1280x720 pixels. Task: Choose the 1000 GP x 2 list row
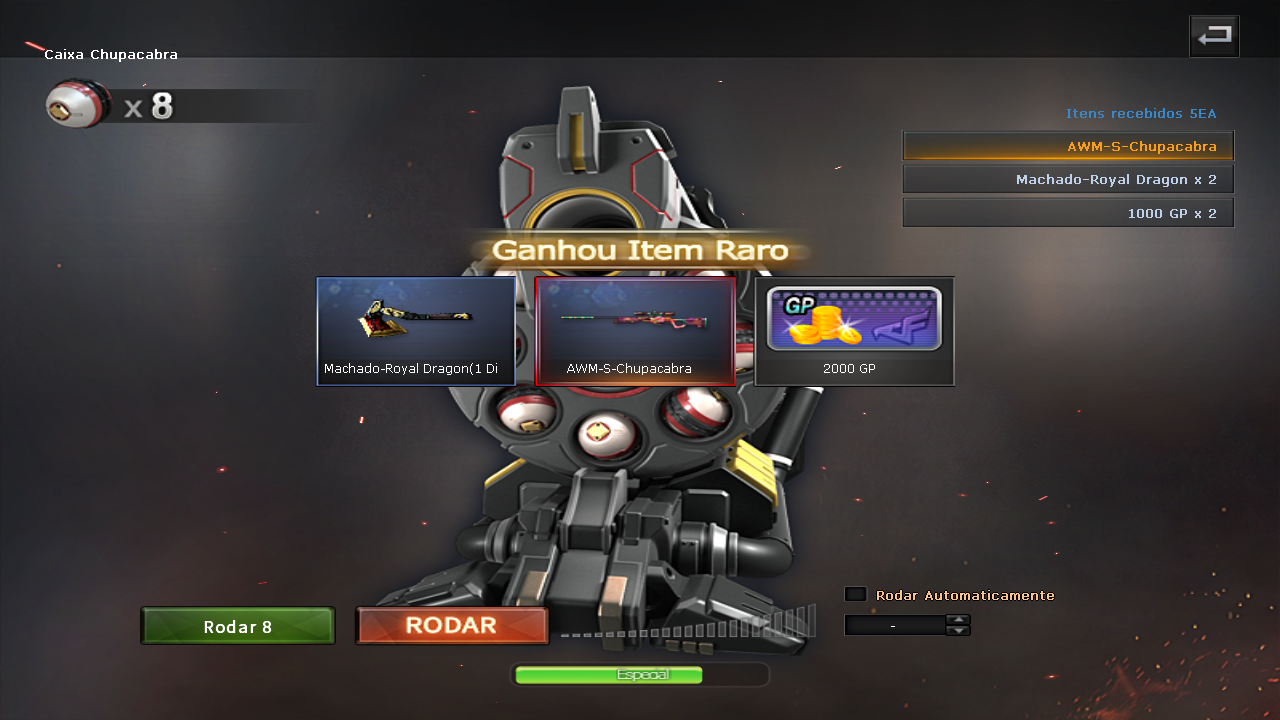pos(1068,213)
